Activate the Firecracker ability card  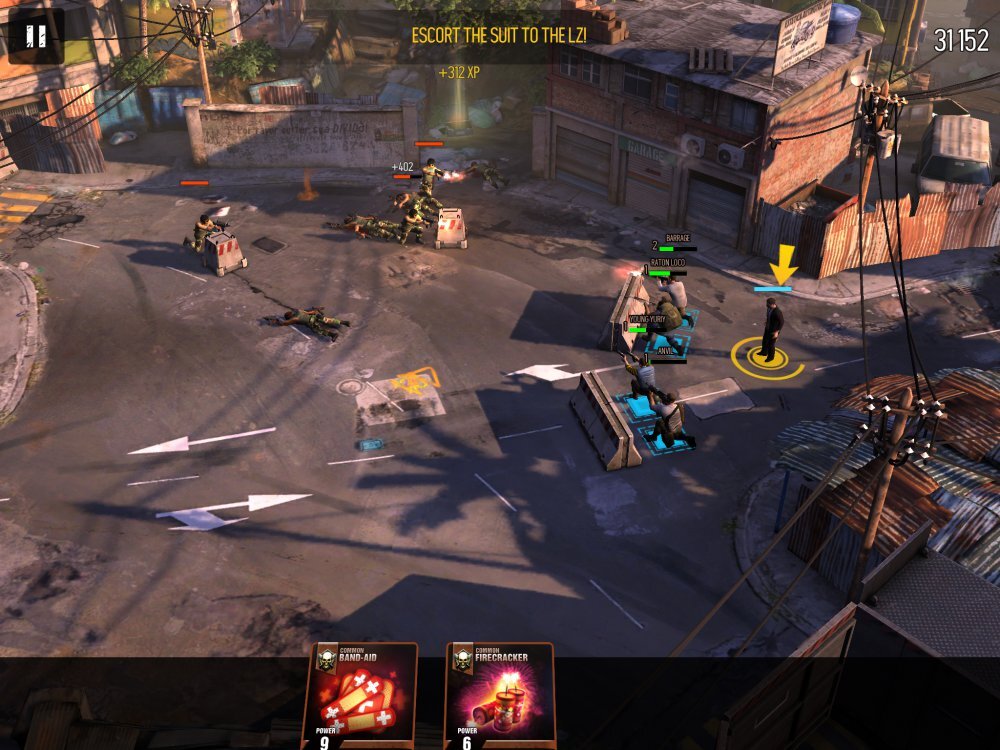[499, 696]
